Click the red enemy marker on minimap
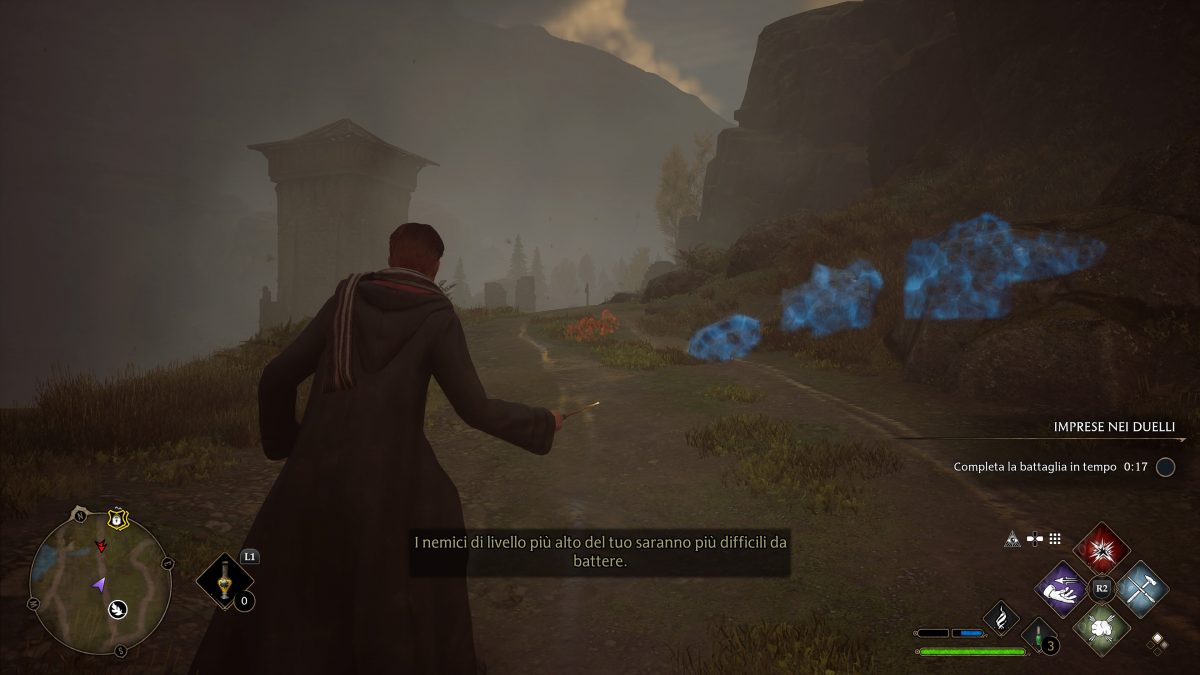1200x675 pixels. click(x=101, y=546)
